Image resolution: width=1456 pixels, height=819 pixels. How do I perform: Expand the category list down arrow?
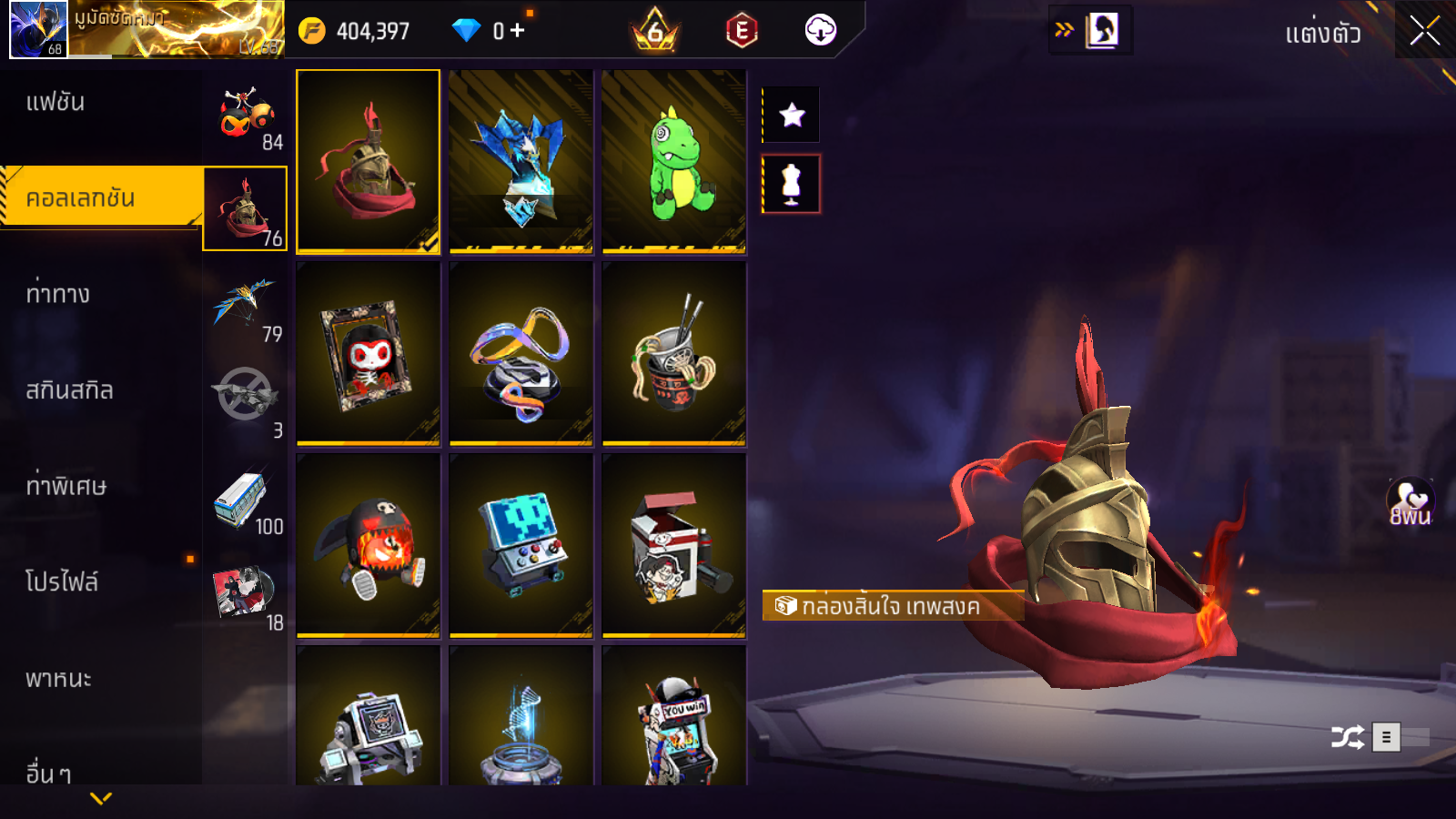(x=101, y=798)
